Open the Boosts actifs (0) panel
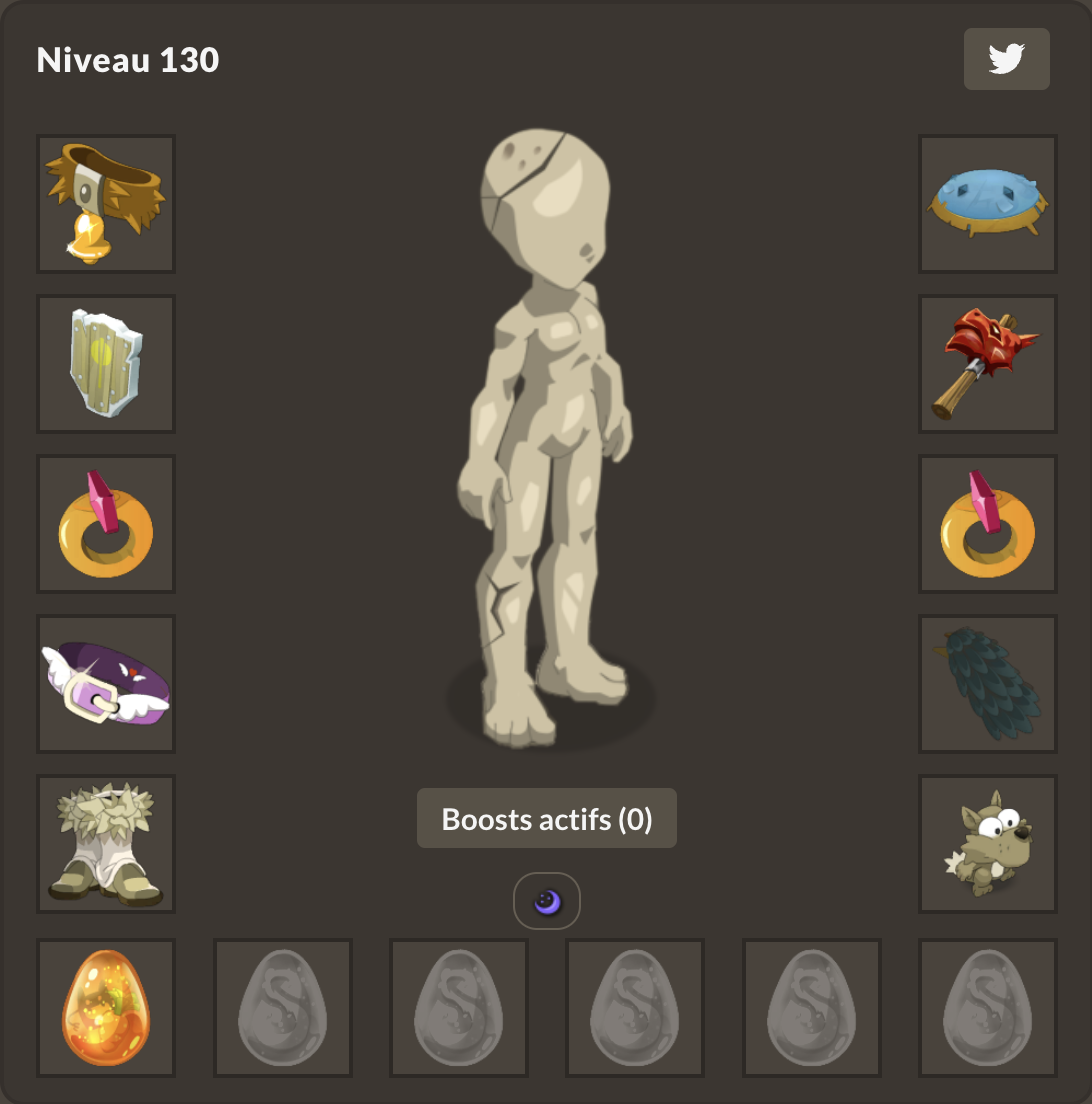1092x1104 pixels. [x=546, y=819]
